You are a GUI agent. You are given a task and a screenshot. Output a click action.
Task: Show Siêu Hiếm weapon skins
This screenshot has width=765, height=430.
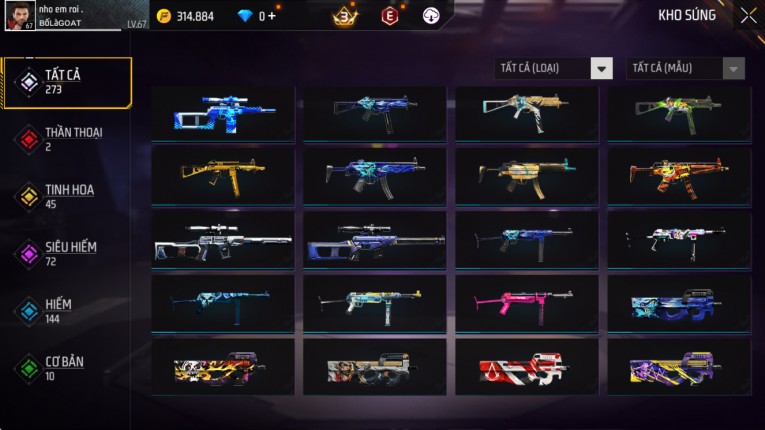click(67, 252)
